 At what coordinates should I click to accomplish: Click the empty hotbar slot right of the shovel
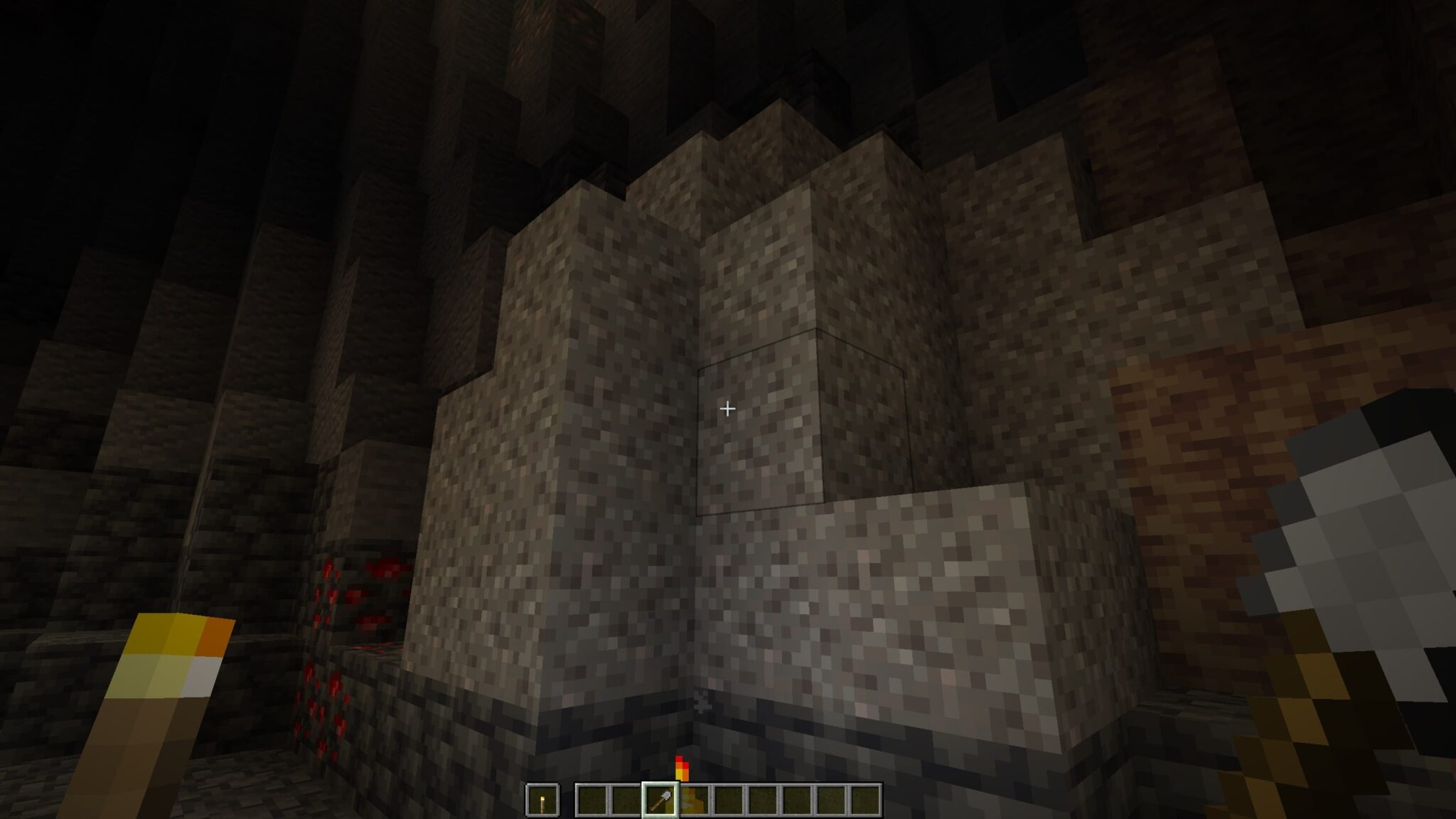694,799
